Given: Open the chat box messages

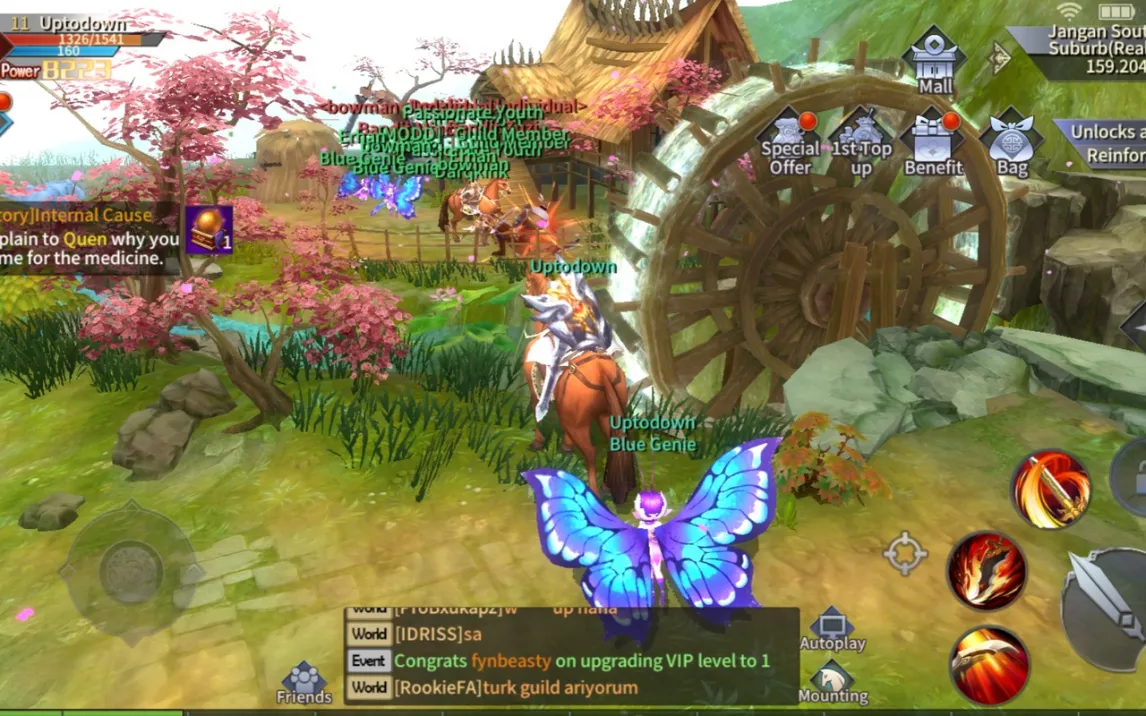Looking at the screenshot, I should coord(570,656).
